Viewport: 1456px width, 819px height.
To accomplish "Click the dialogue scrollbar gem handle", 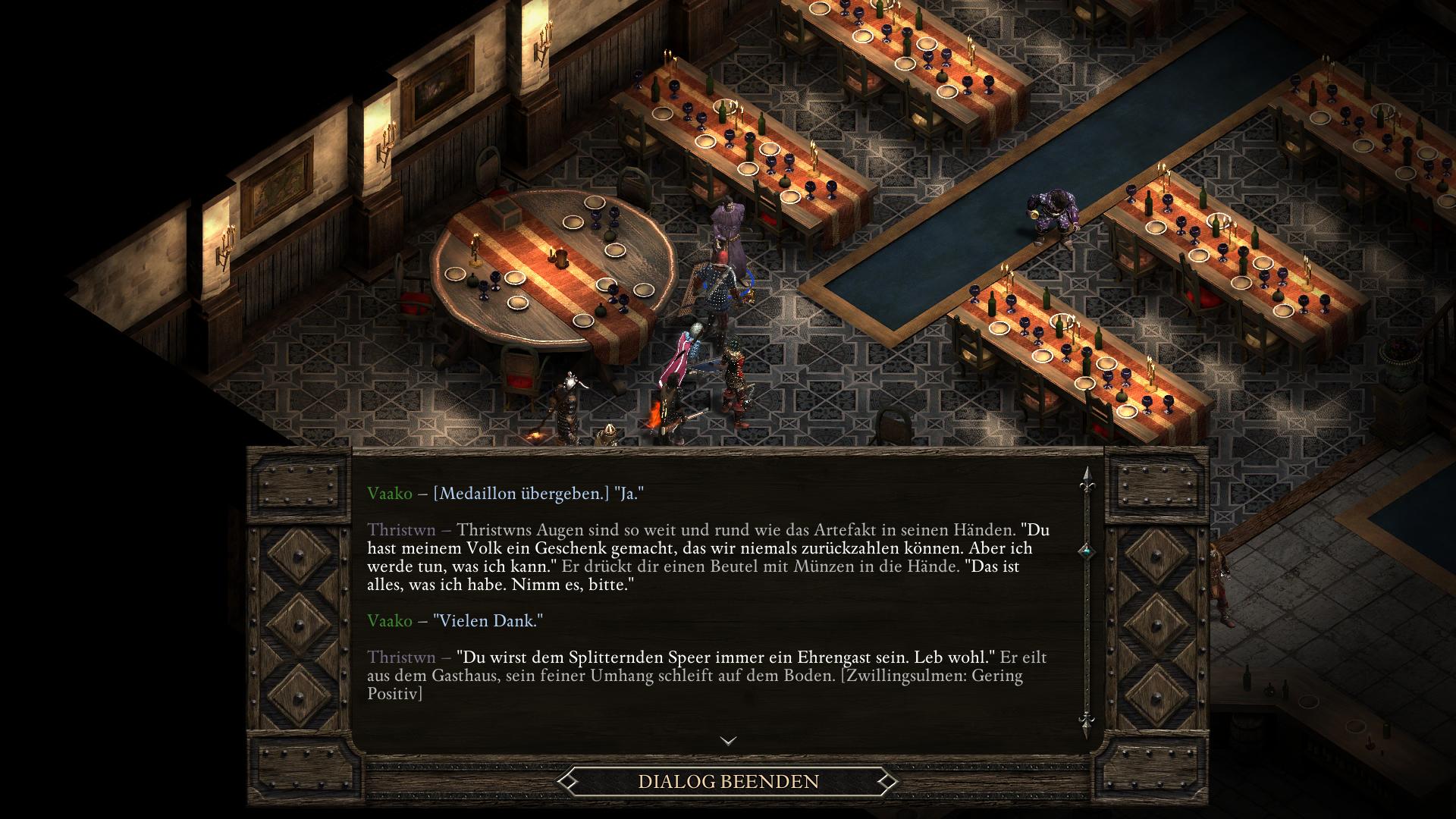I will tap(1086, 551).
